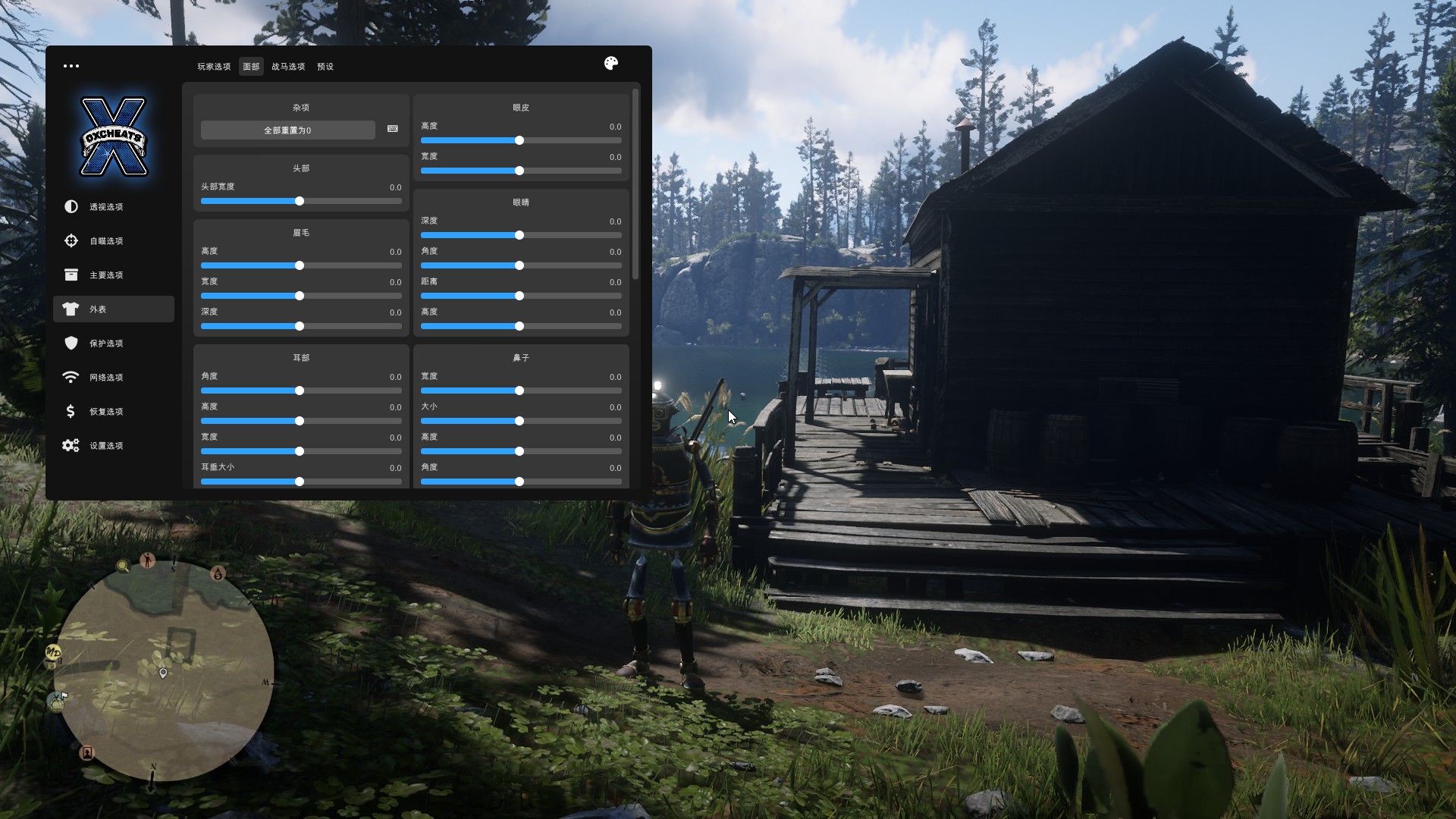The image size is (1456, 819).
Task: Adjust the 距离 eye slider
Action: (519, 296)
